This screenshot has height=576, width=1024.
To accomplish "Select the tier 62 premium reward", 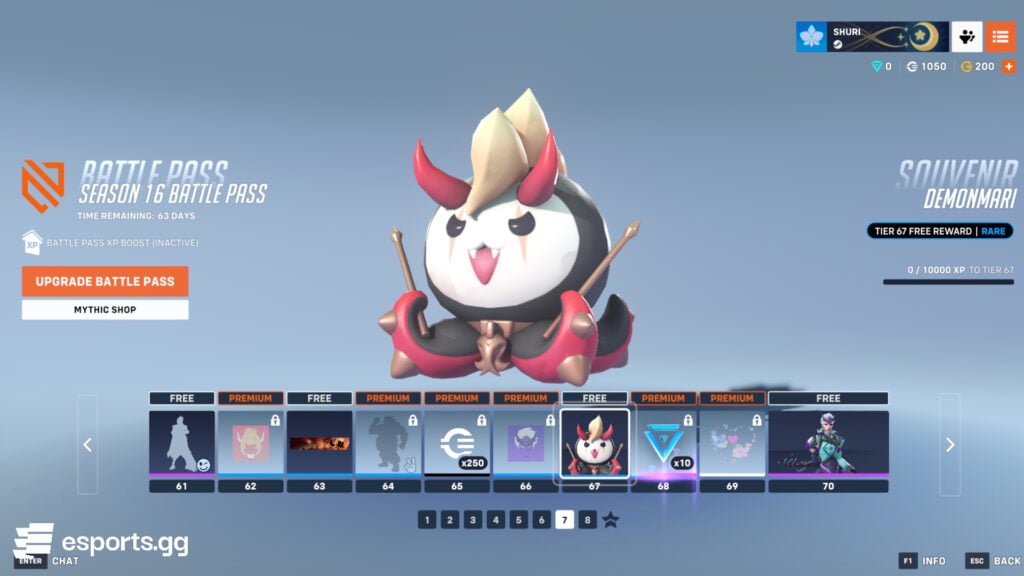I will (250, 441).
